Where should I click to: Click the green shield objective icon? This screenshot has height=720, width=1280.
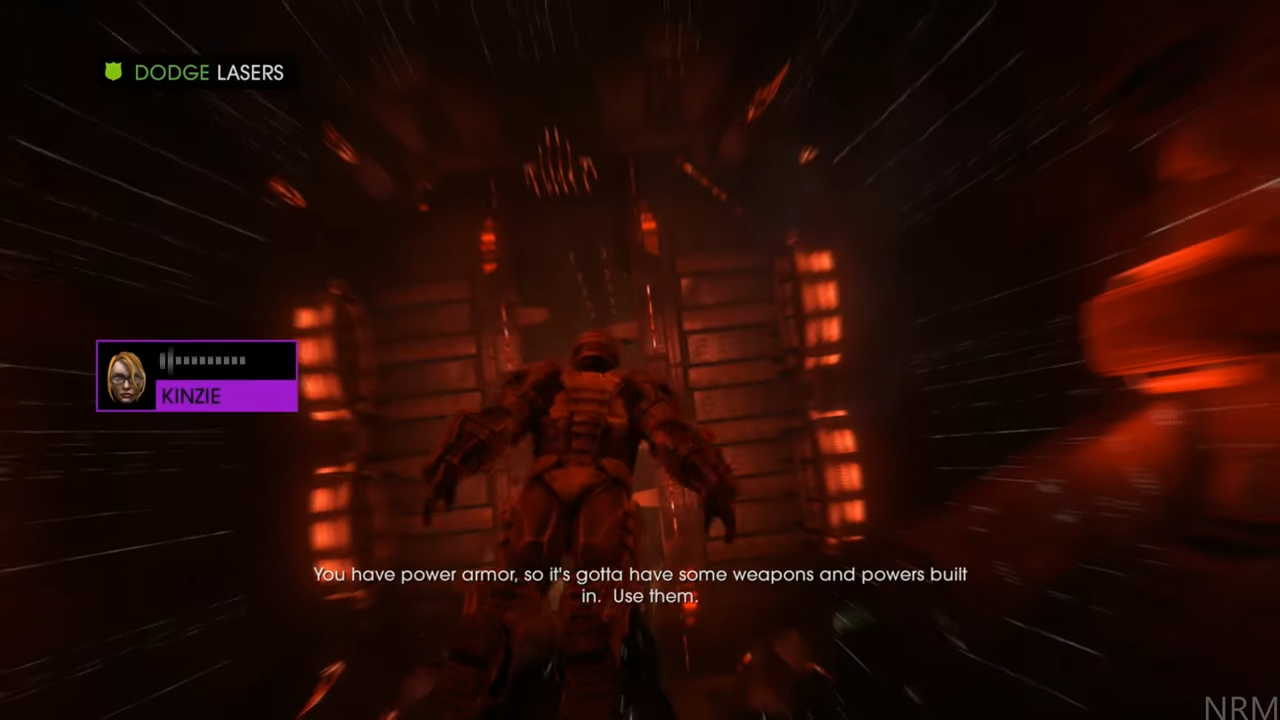click(113, 72)
